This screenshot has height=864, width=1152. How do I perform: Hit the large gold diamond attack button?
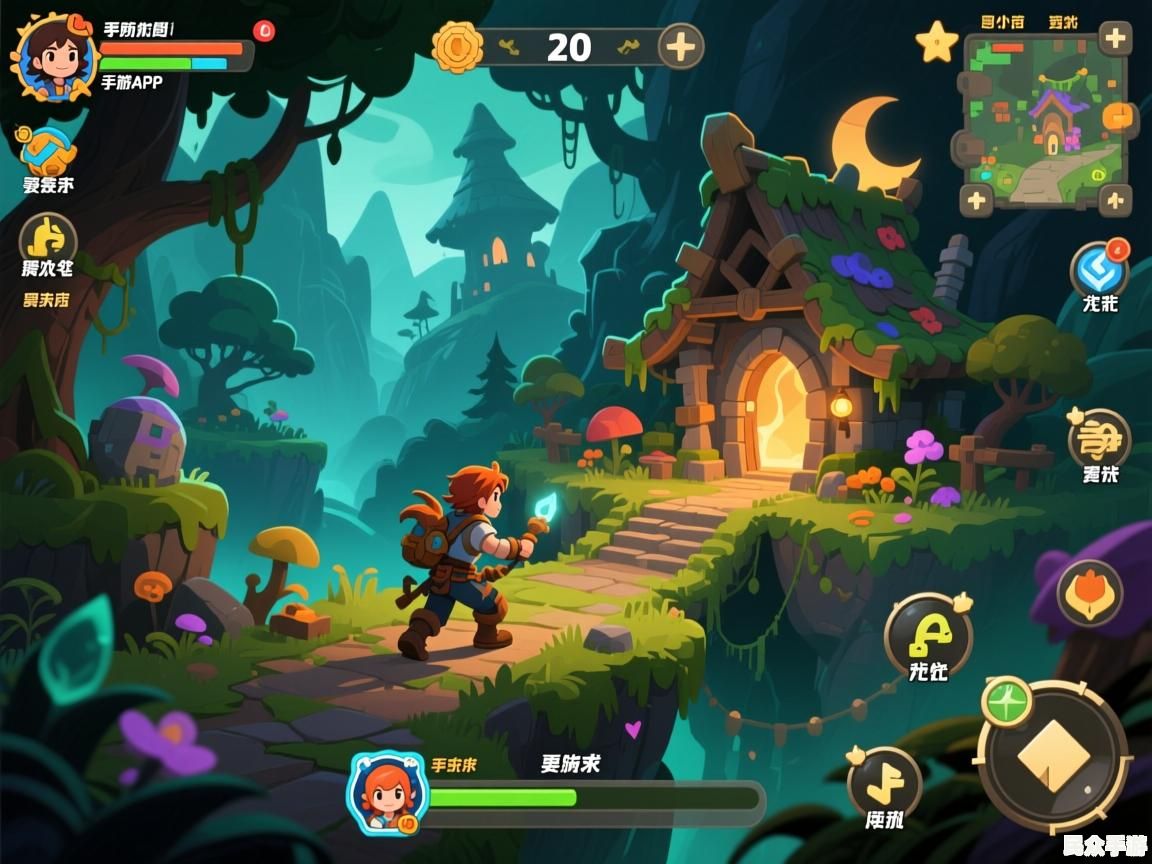(x=1053, y=755)
